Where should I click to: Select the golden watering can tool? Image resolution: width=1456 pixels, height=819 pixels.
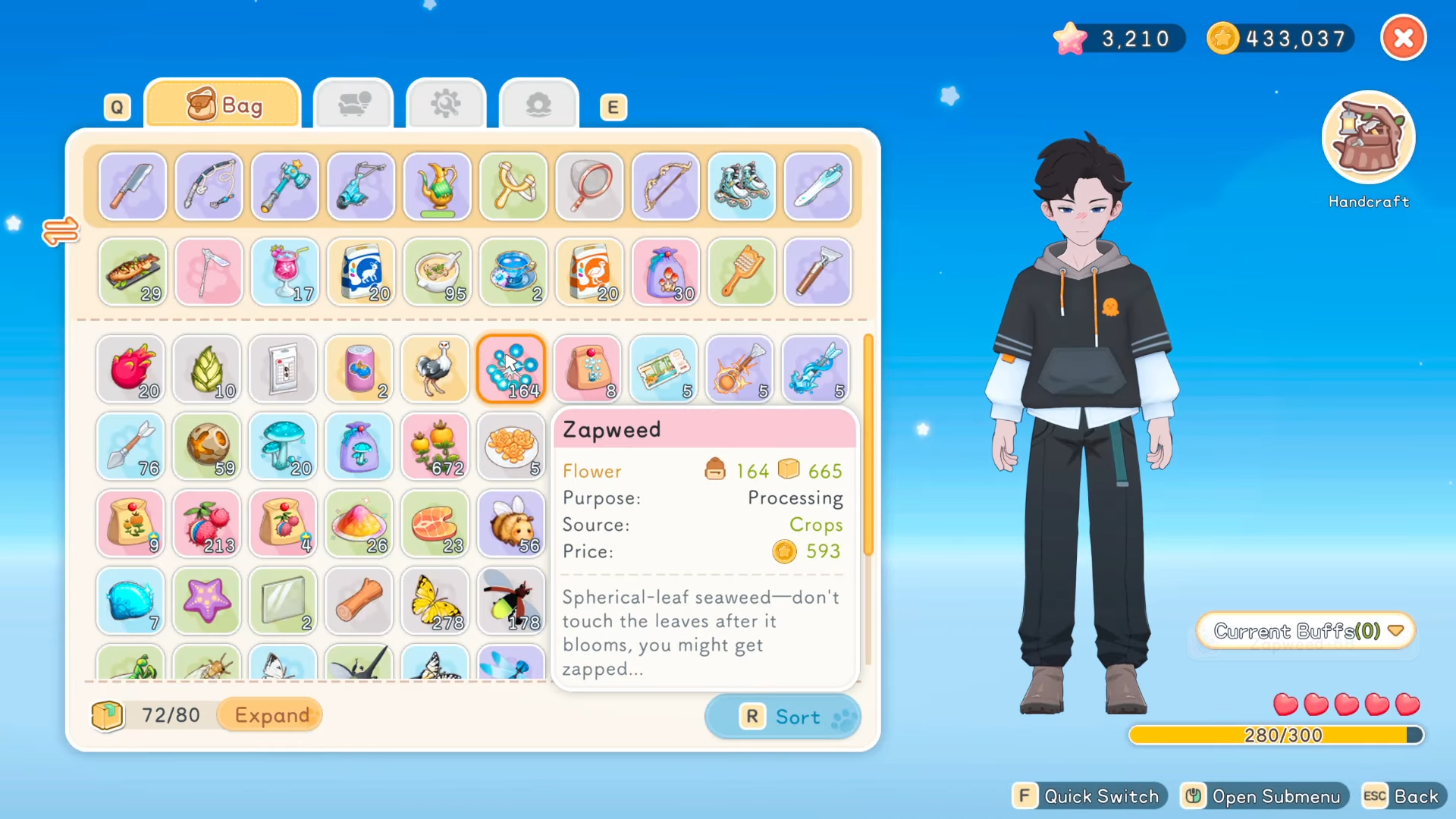[x=437, y=187]
